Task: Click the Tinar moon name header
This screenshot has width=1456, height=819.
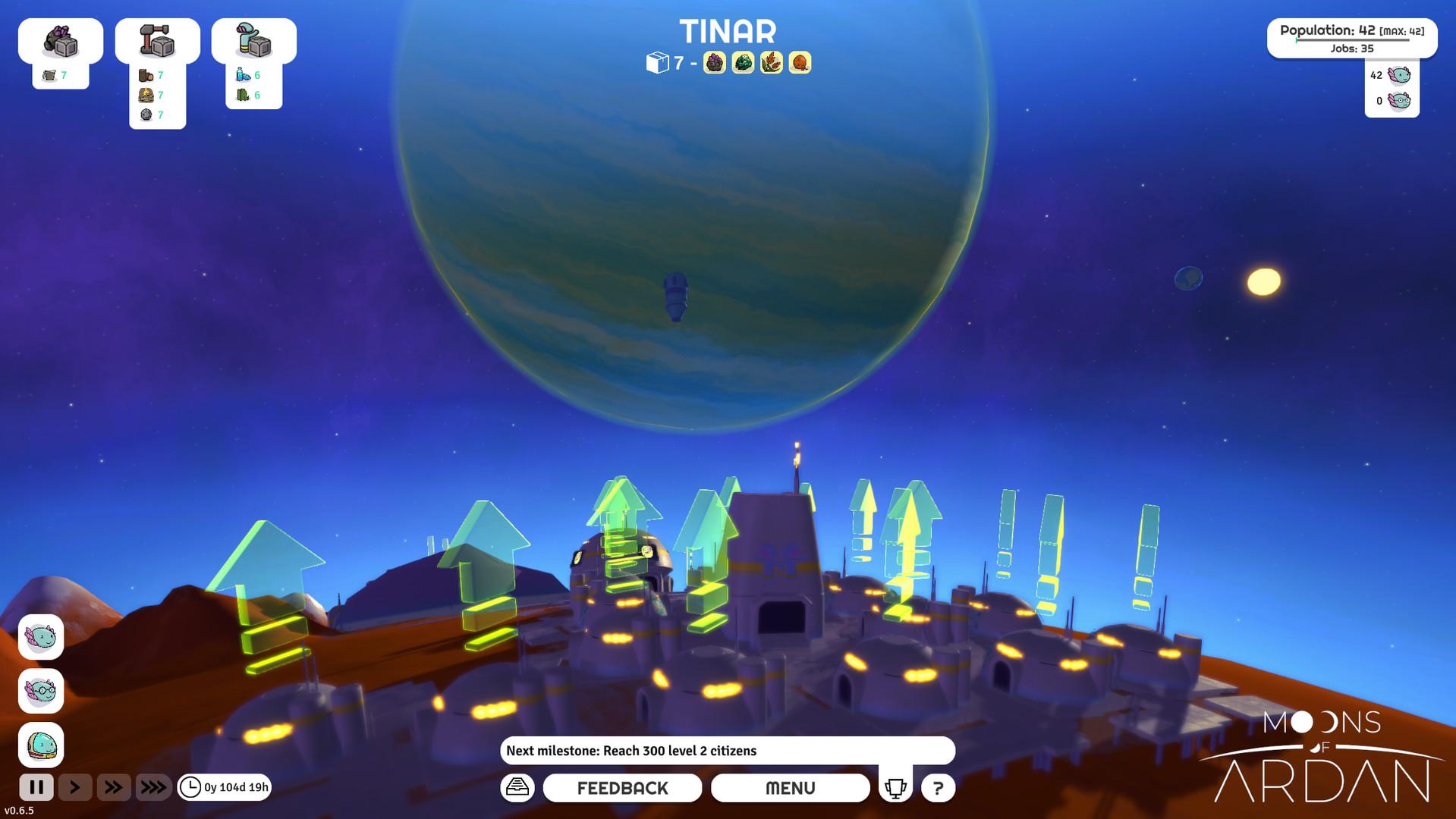Action: (x=728, y=32)
